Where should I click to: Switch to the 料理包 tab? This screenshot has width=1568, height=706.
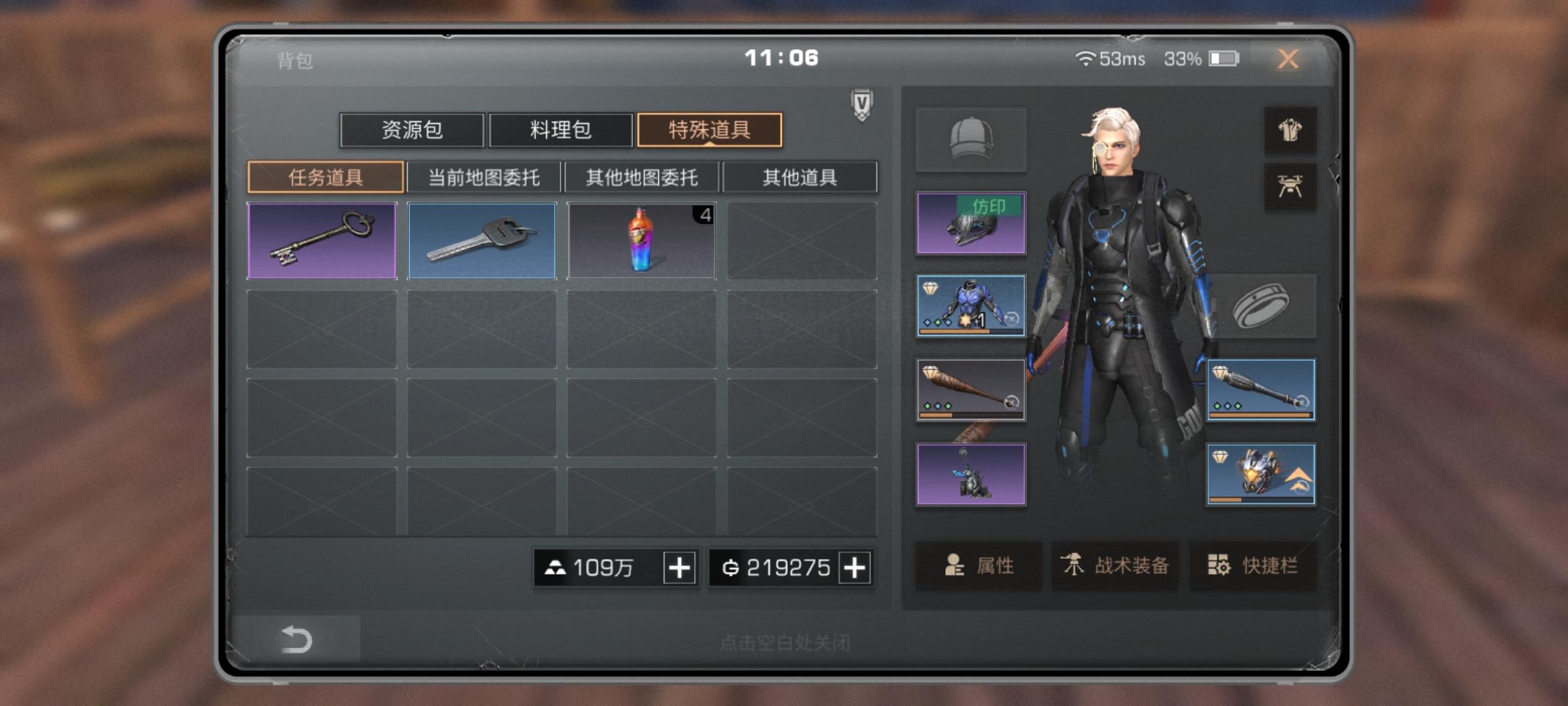pyautogui.click(x=561, y=131)
